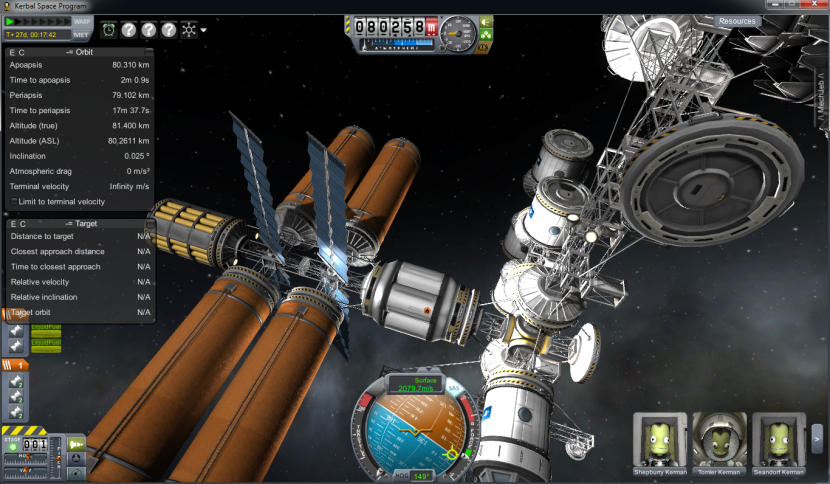The height and width of the screenshot is (484, 830).
Task: Show more crew with the arrow button
Action: [x=817, y=436]
